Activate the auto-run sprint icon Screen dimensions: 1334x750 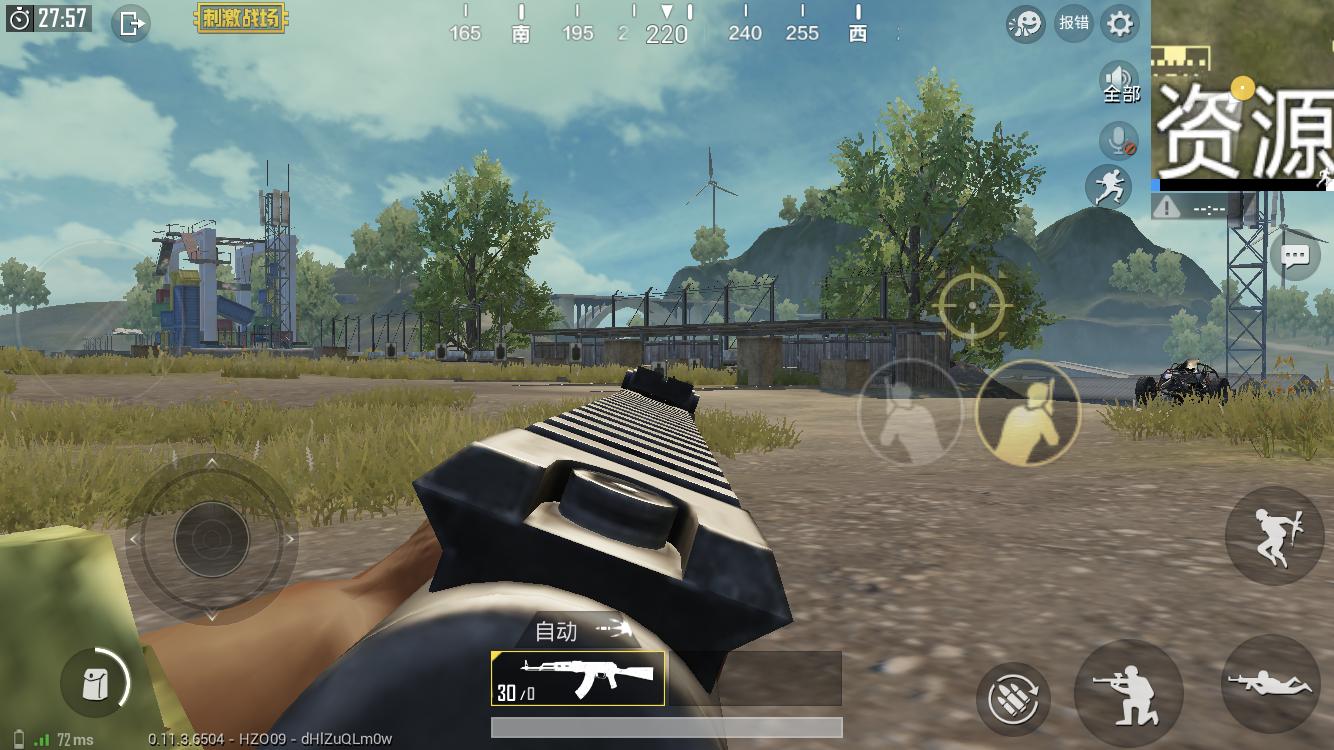pos(1109,187)
